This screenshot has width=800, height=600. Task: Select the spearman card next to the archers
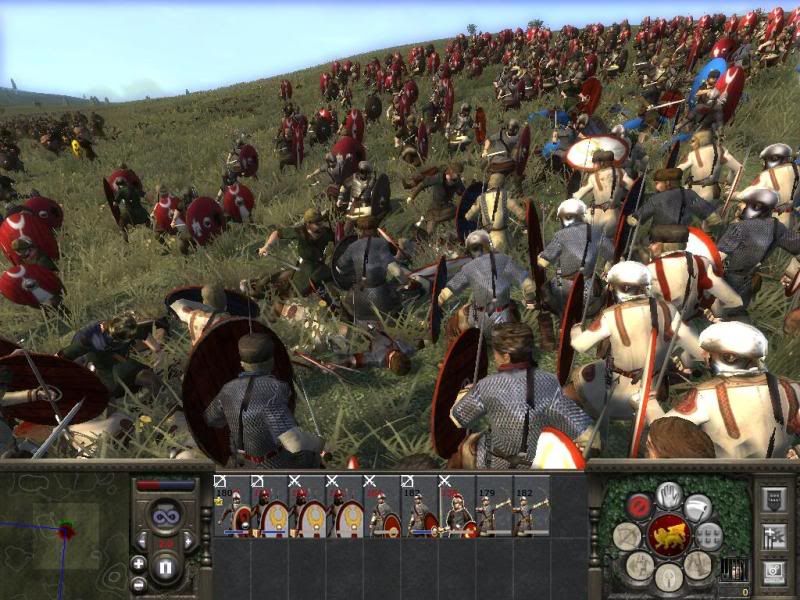[x=456, y=505]
